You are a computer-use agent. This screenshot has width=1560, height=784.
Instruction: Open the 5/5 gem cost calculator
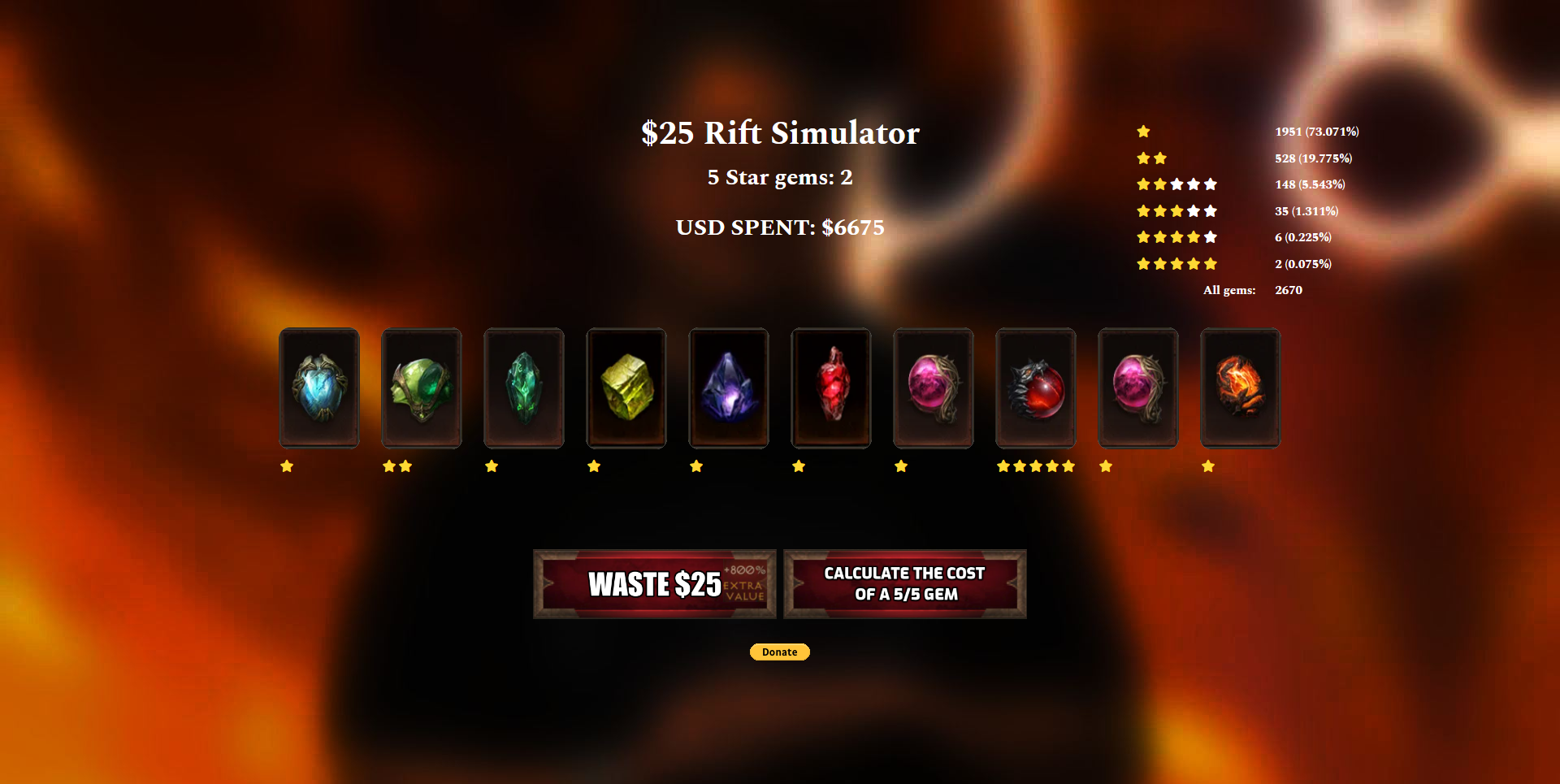pos(904,583)
